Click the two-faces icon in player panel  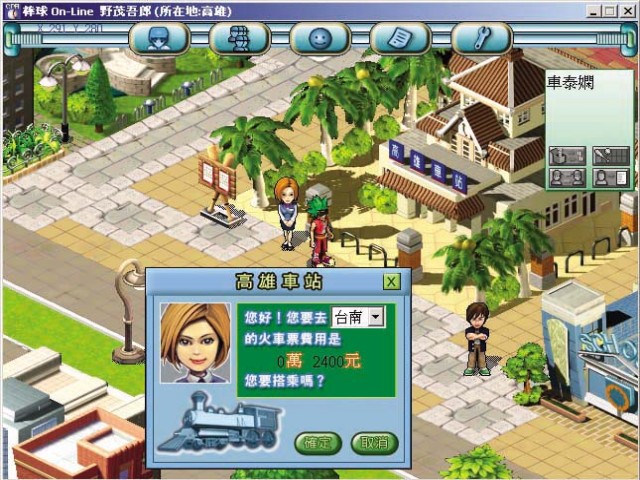click(566, 177)
